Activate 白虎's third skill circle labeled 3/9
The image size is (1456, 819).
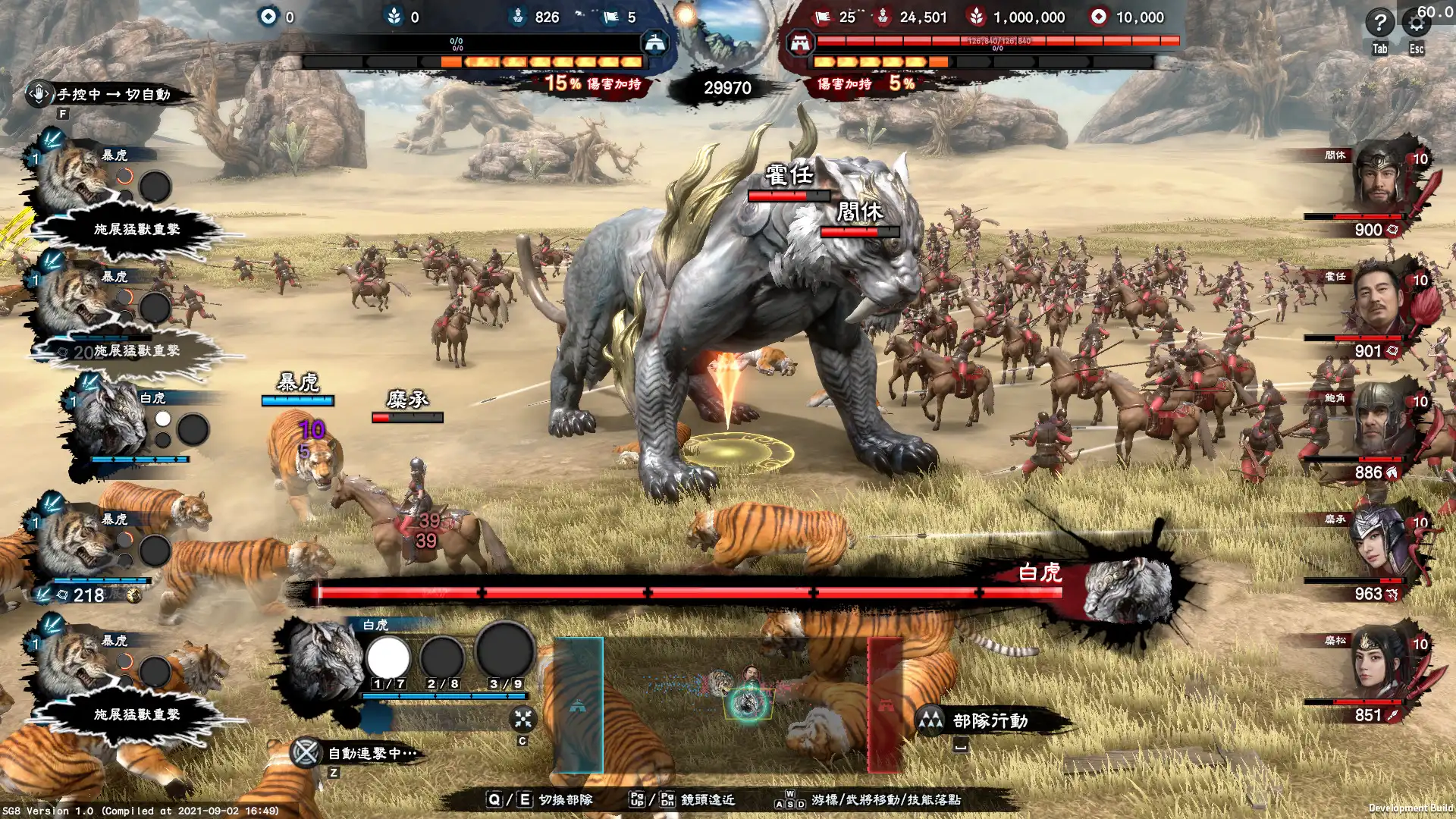pos(504,654)
